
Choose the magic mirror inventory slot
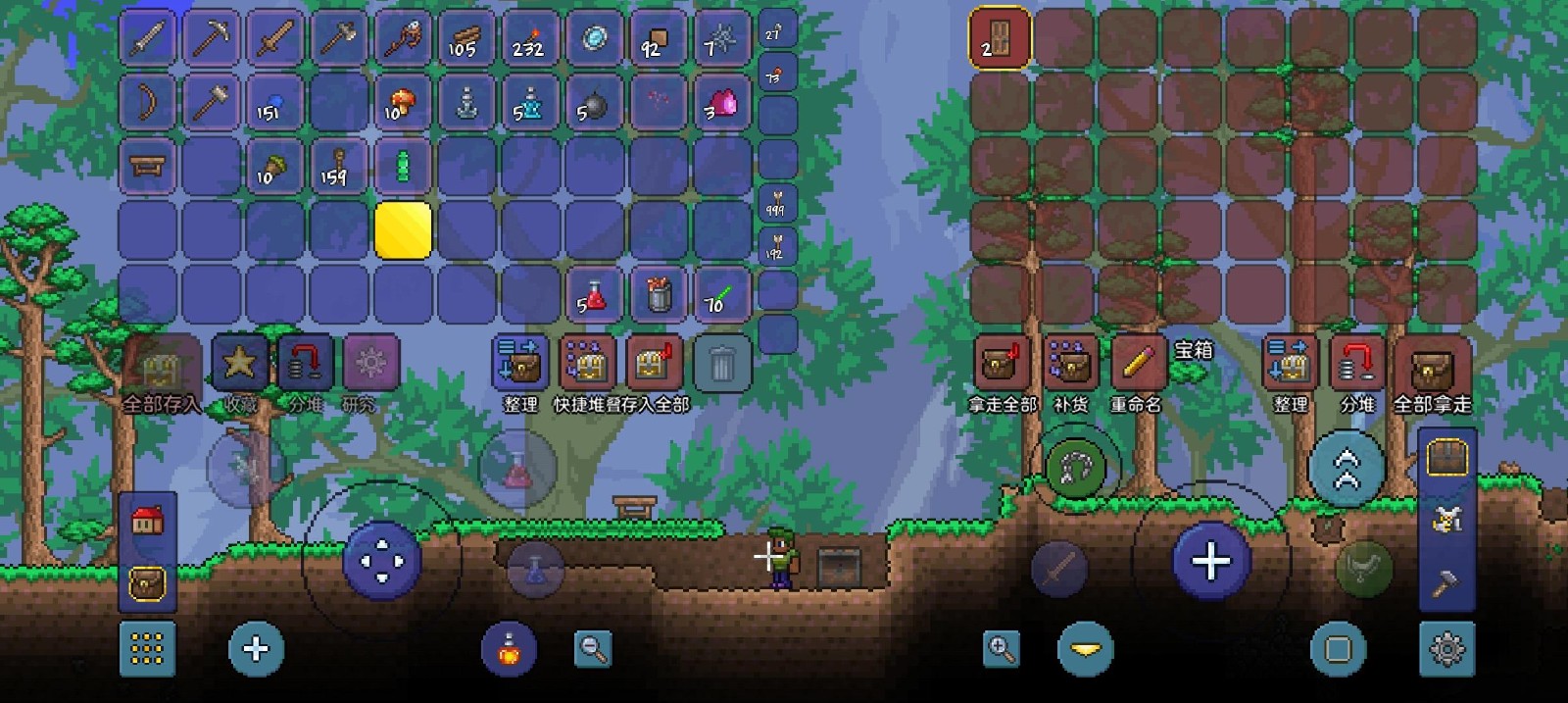pos(595,39)
